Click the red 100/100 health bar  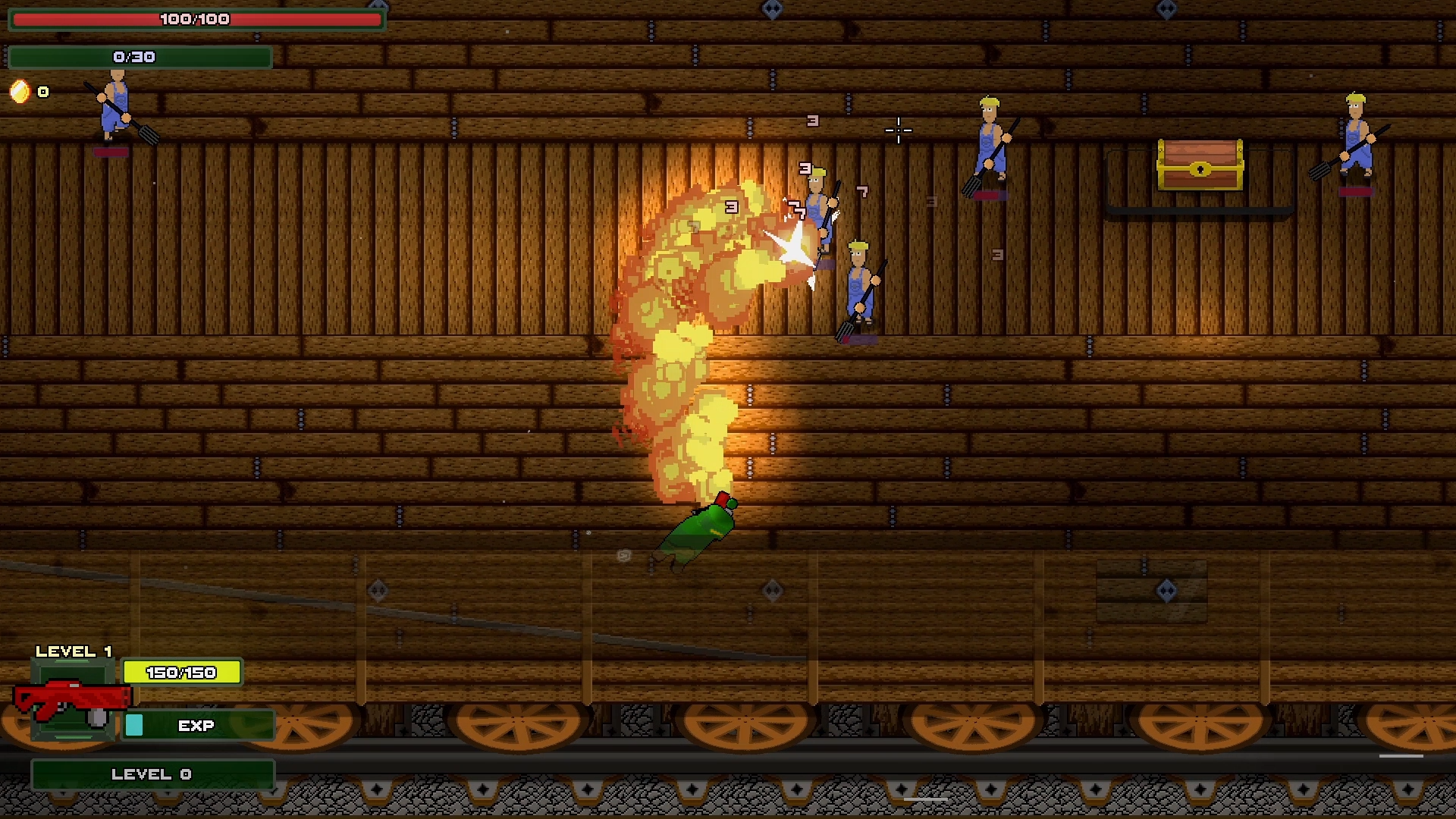(196, 19)
